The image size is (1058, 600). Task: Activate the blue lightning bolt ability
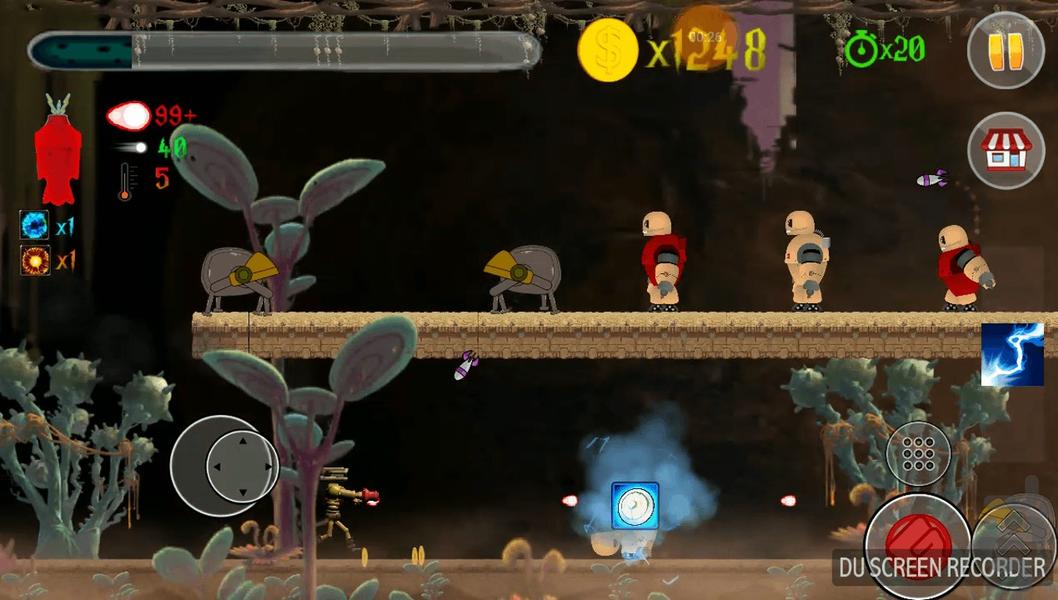click(1012, 354)
